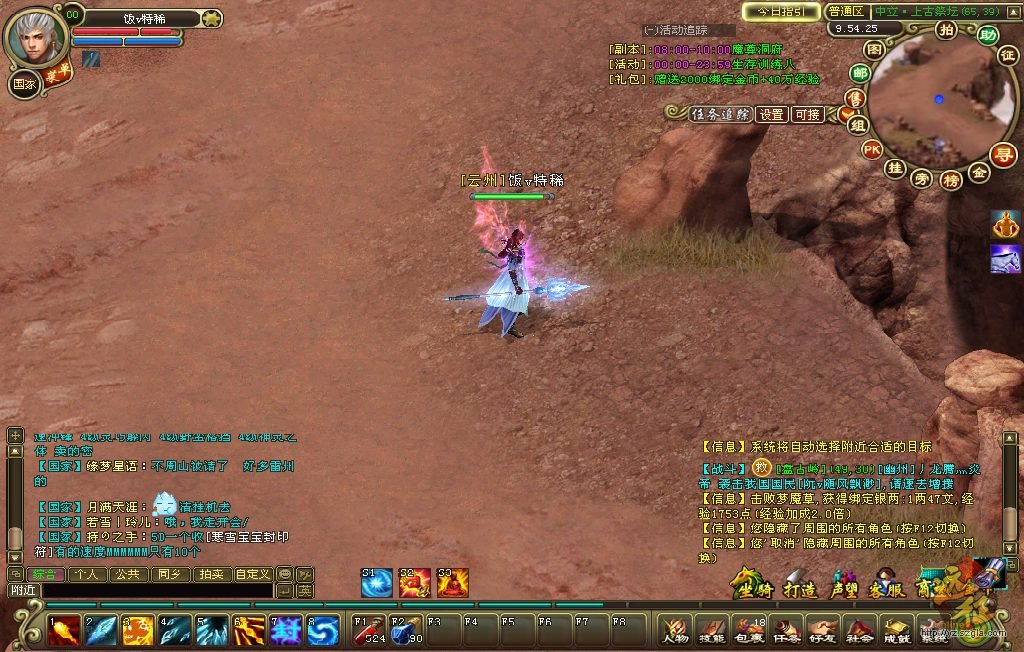Click the red 寻 pathfinding button
Viewport: 1024px width, 652px height.
(x=1002, y=154)
